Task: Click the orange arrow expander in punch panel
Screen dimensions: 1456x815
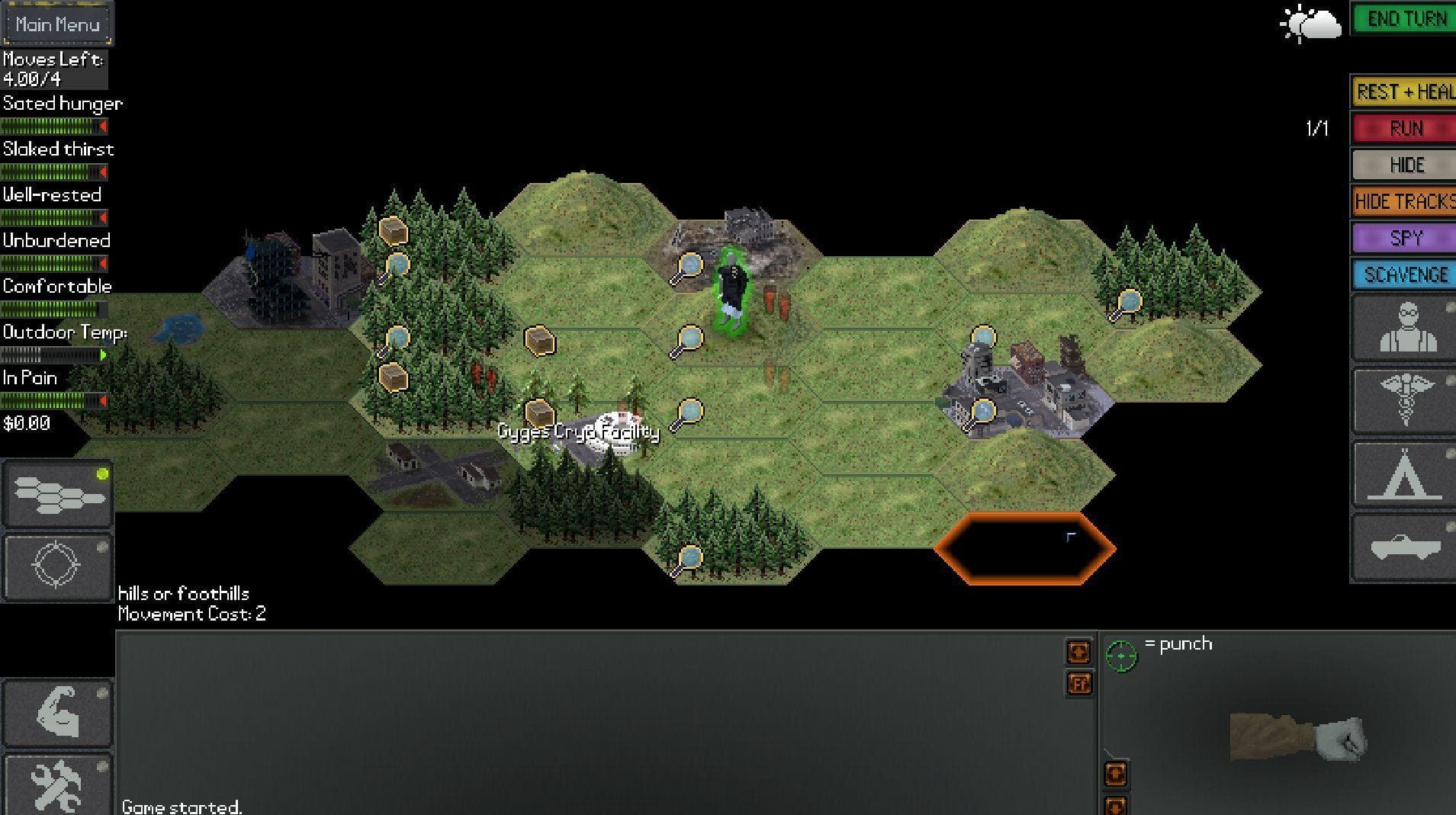Action: [x=1117, y=772]
